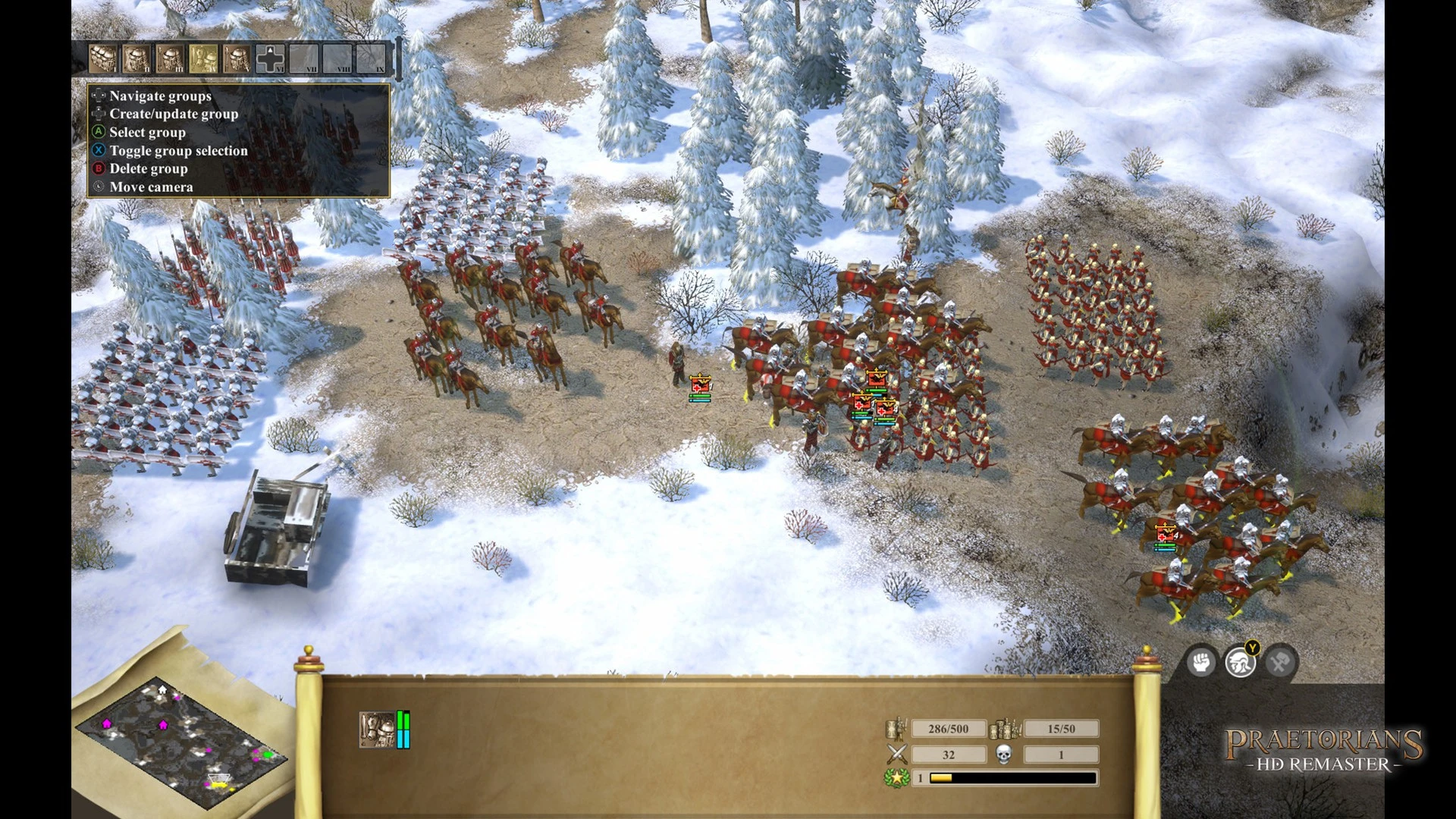Choose the raised fist stance icon
Screen dimensions: 1456x819
tap(1201, 663)
